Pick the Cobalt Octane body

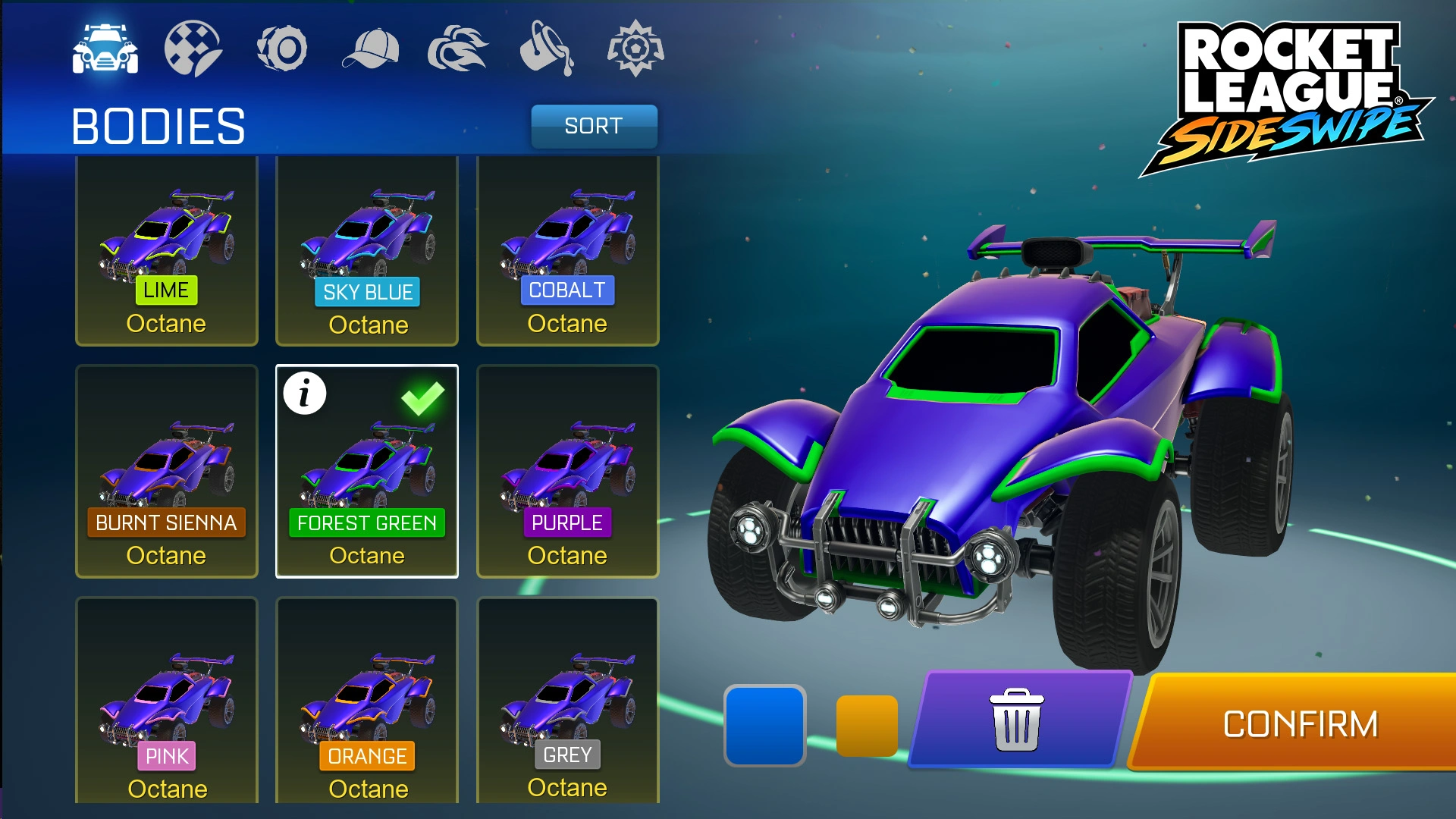[x=567, y=250]
